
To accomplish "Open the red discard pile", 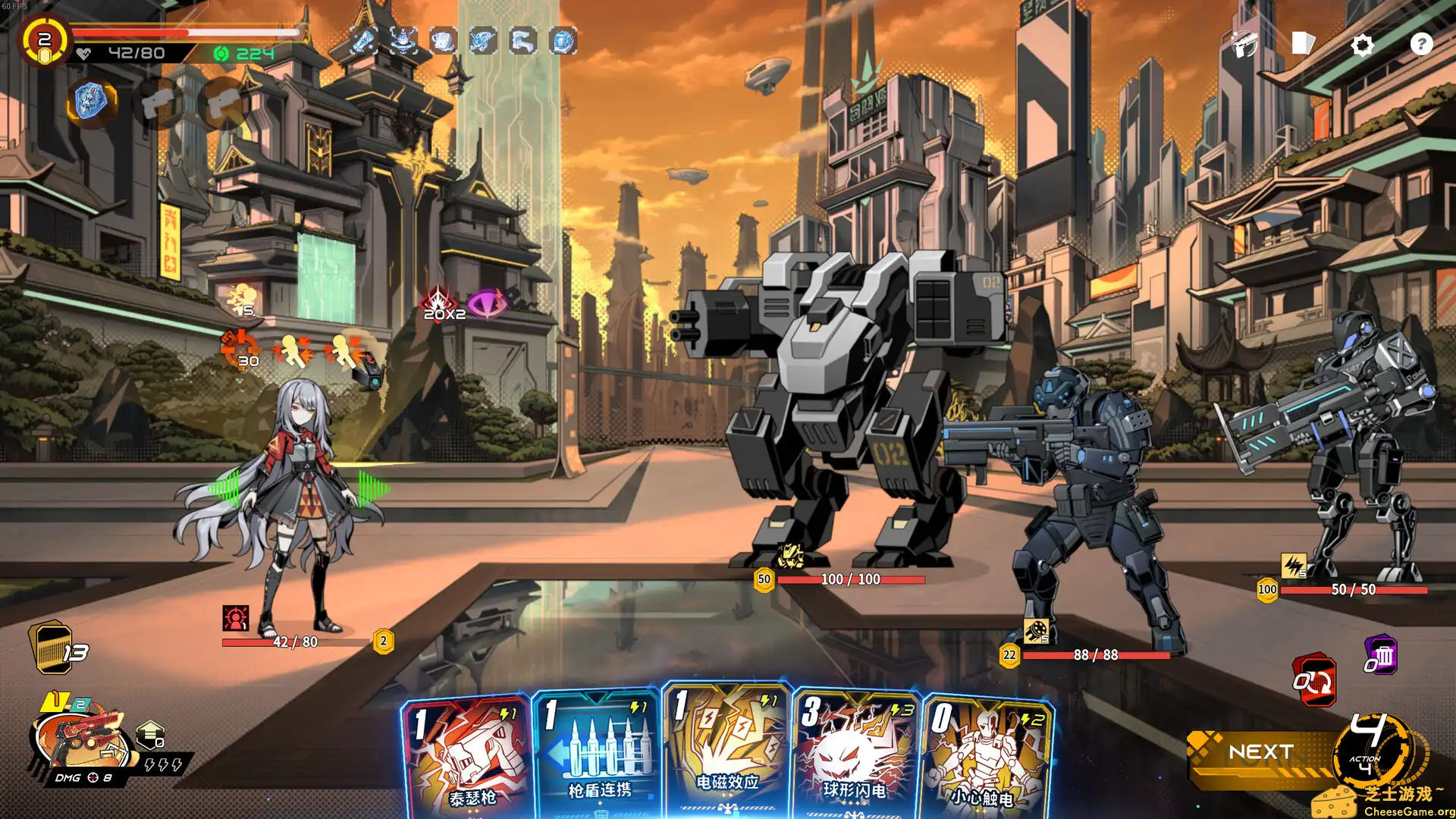I will [1314, 680].
